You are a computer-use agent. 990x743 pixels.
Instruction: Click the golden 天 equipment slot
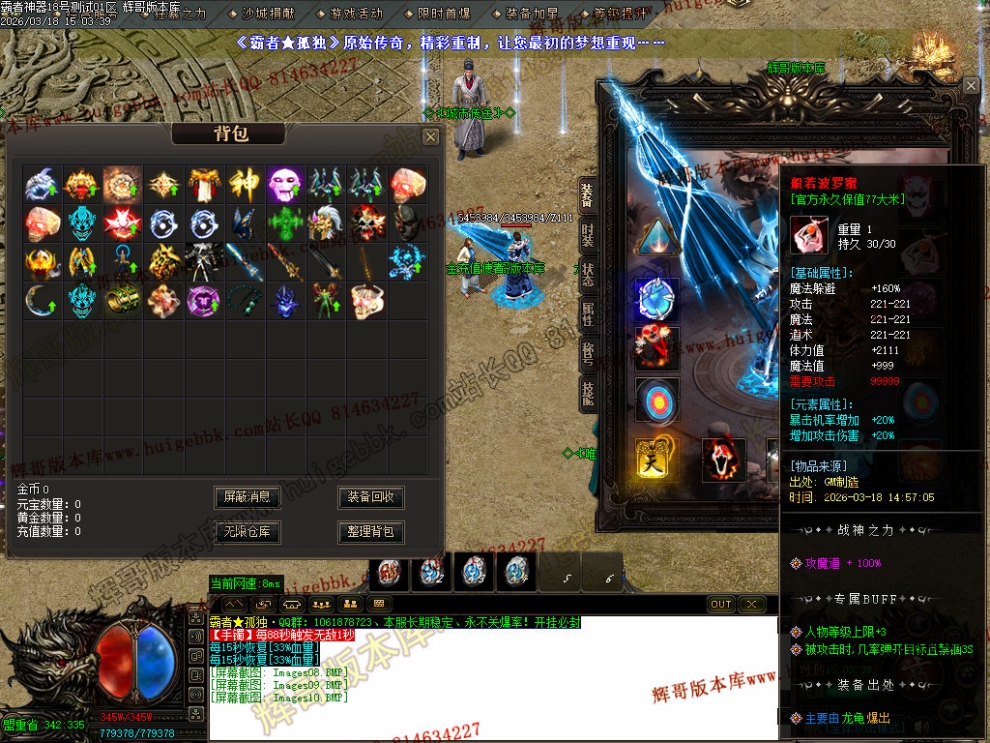point(656,460)
